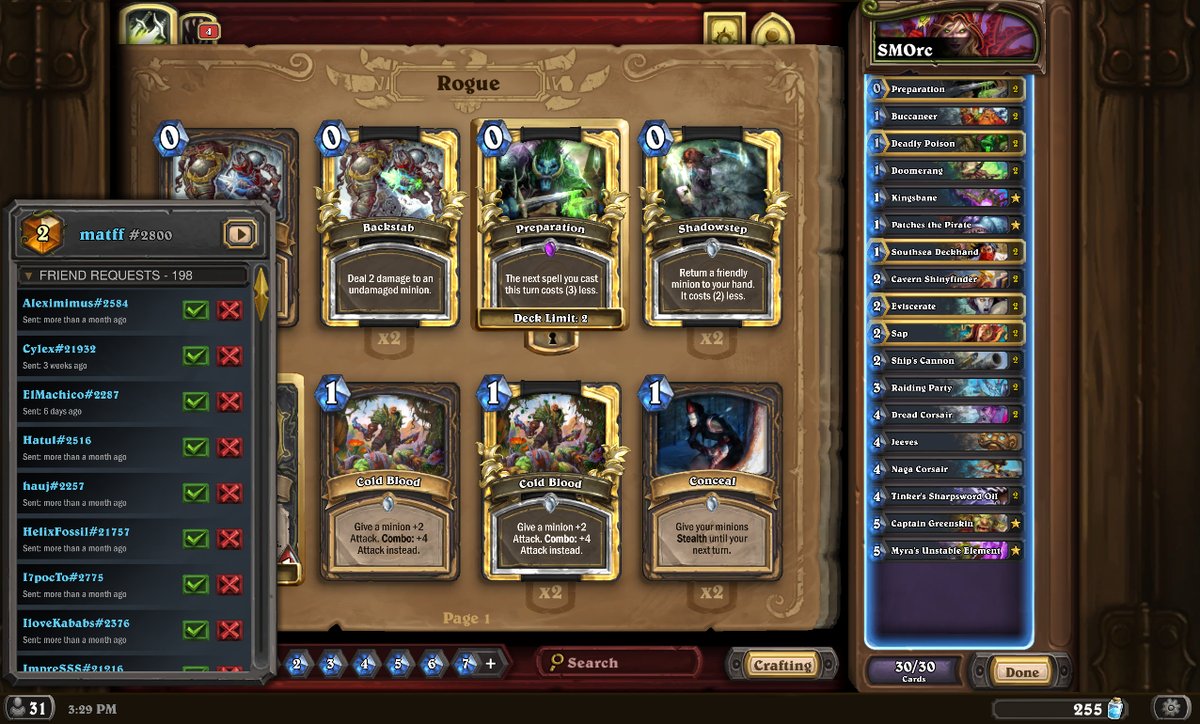Open the Crafting mode

[782, 665]
